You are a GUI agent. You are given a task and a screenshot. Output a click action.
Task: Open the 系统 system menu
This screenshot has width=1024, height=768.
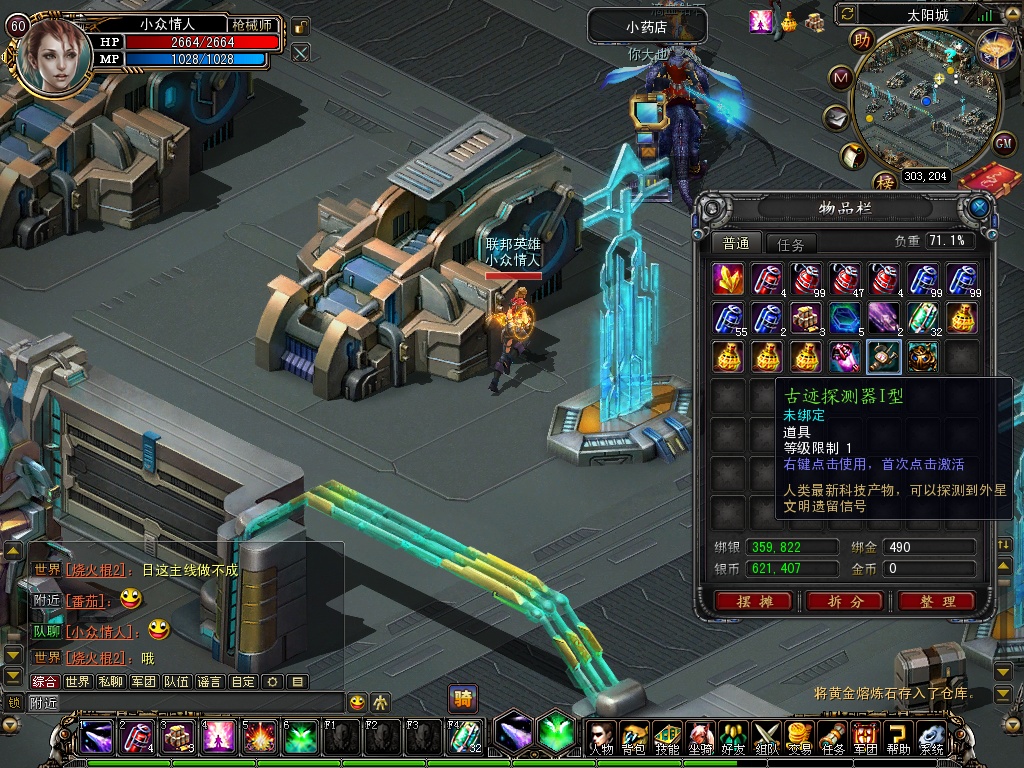(x=931, y=737)
